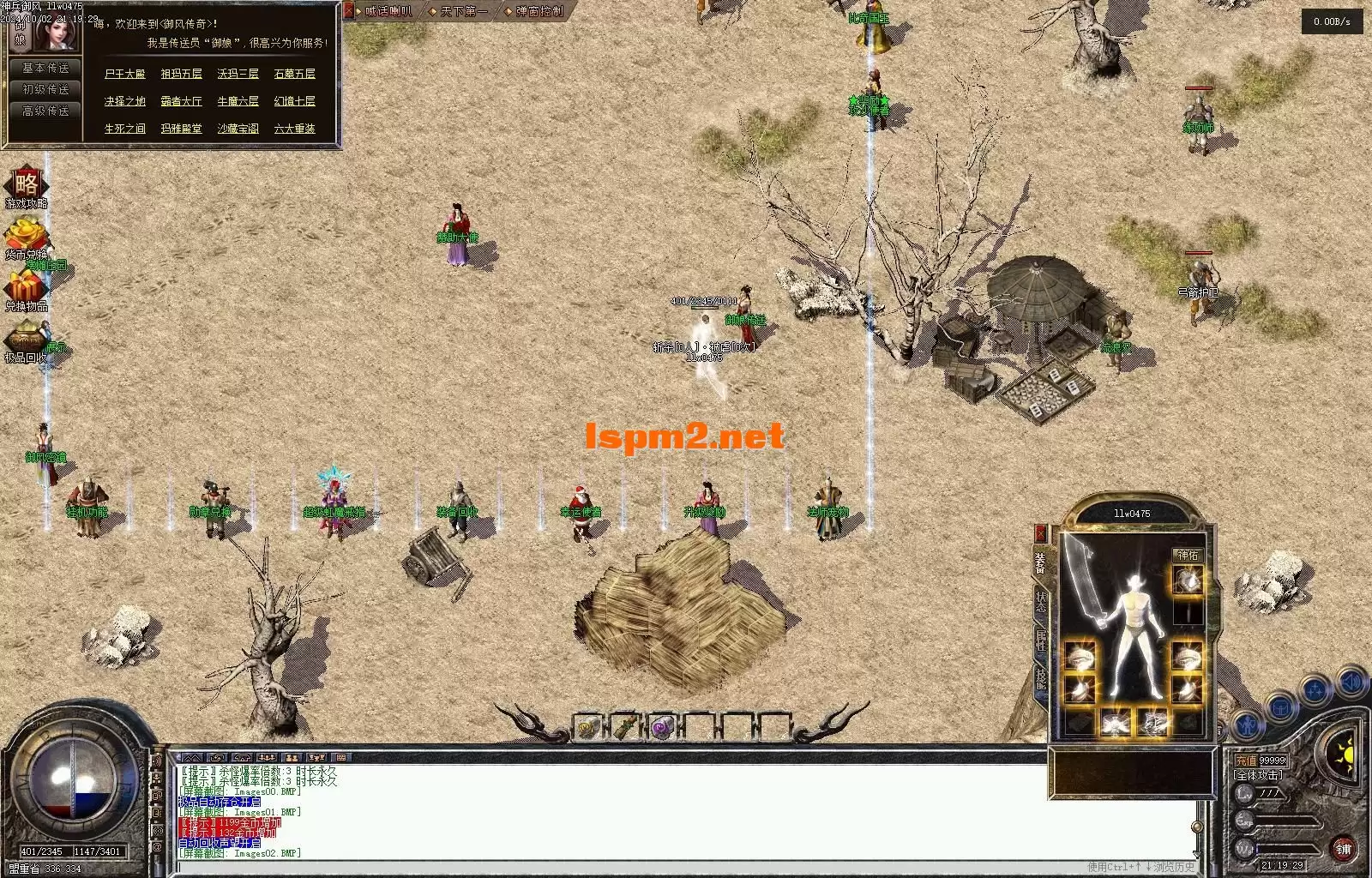Switch to the 状态 tab
This screenshot has height=878, width=1372.
[1041, 601]
